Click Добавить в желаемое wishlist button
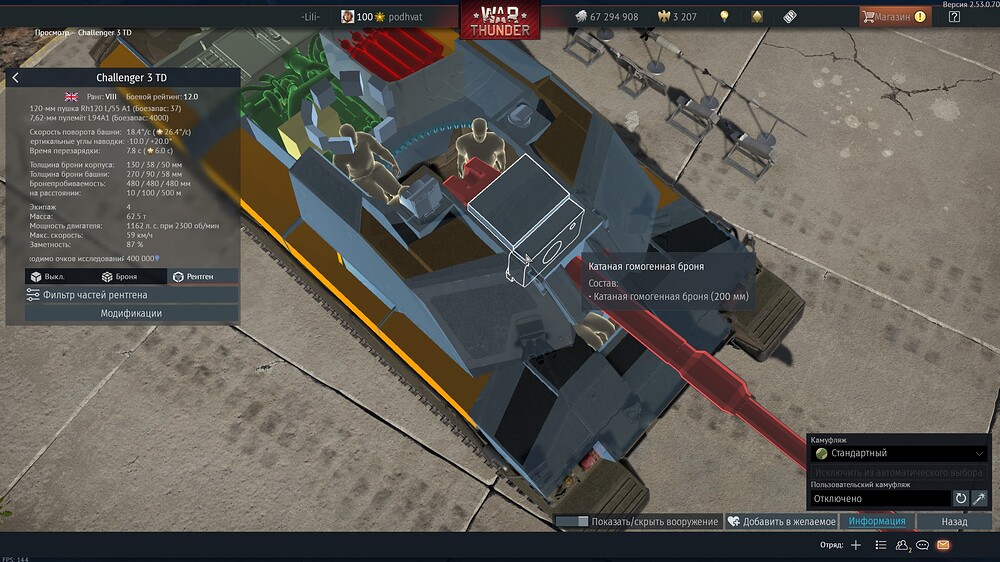The height and width of the screenshot is (562, 1000). 781,521
